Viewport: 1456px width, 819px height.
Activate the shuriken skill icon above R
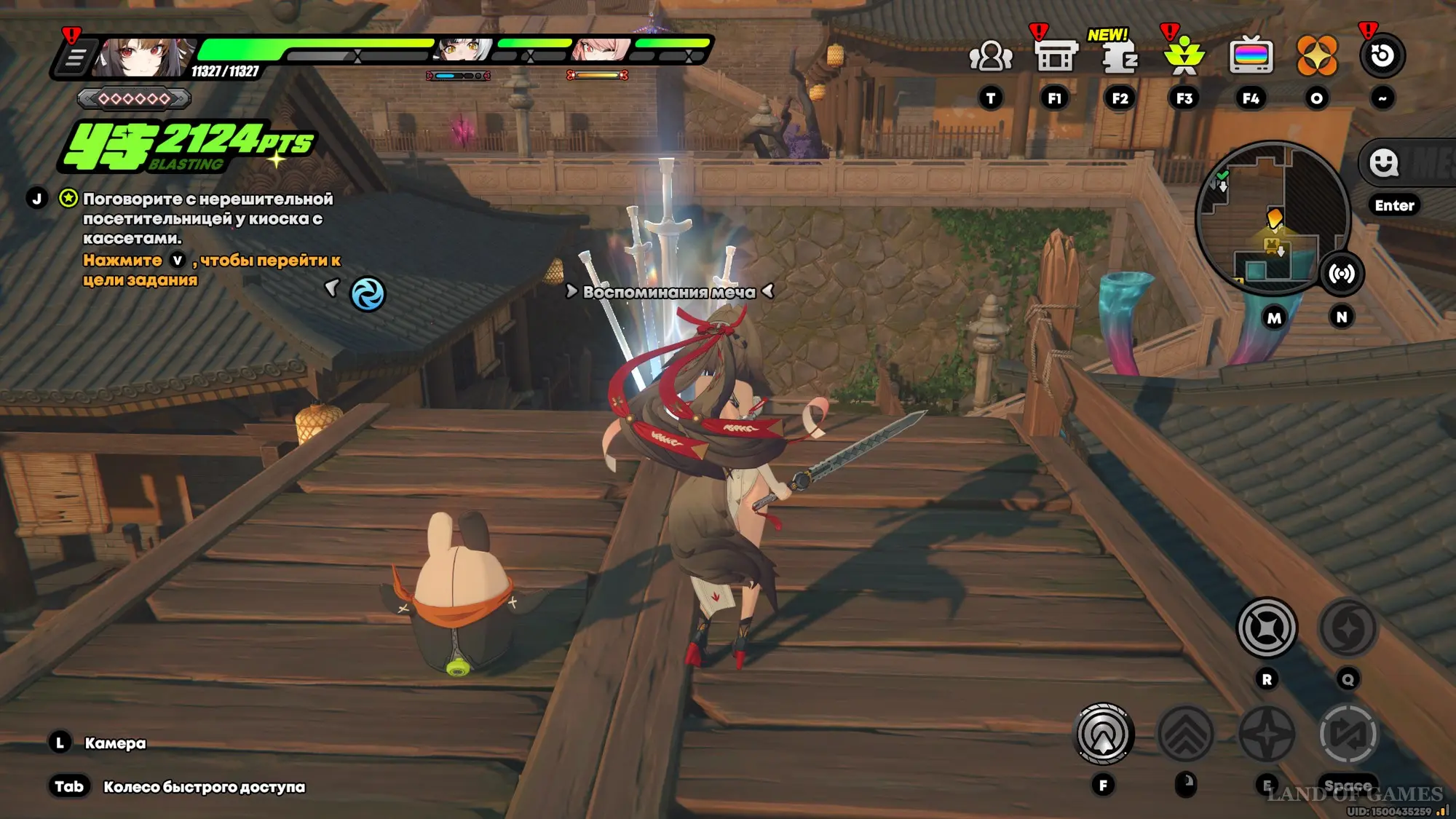[1267, 628]
